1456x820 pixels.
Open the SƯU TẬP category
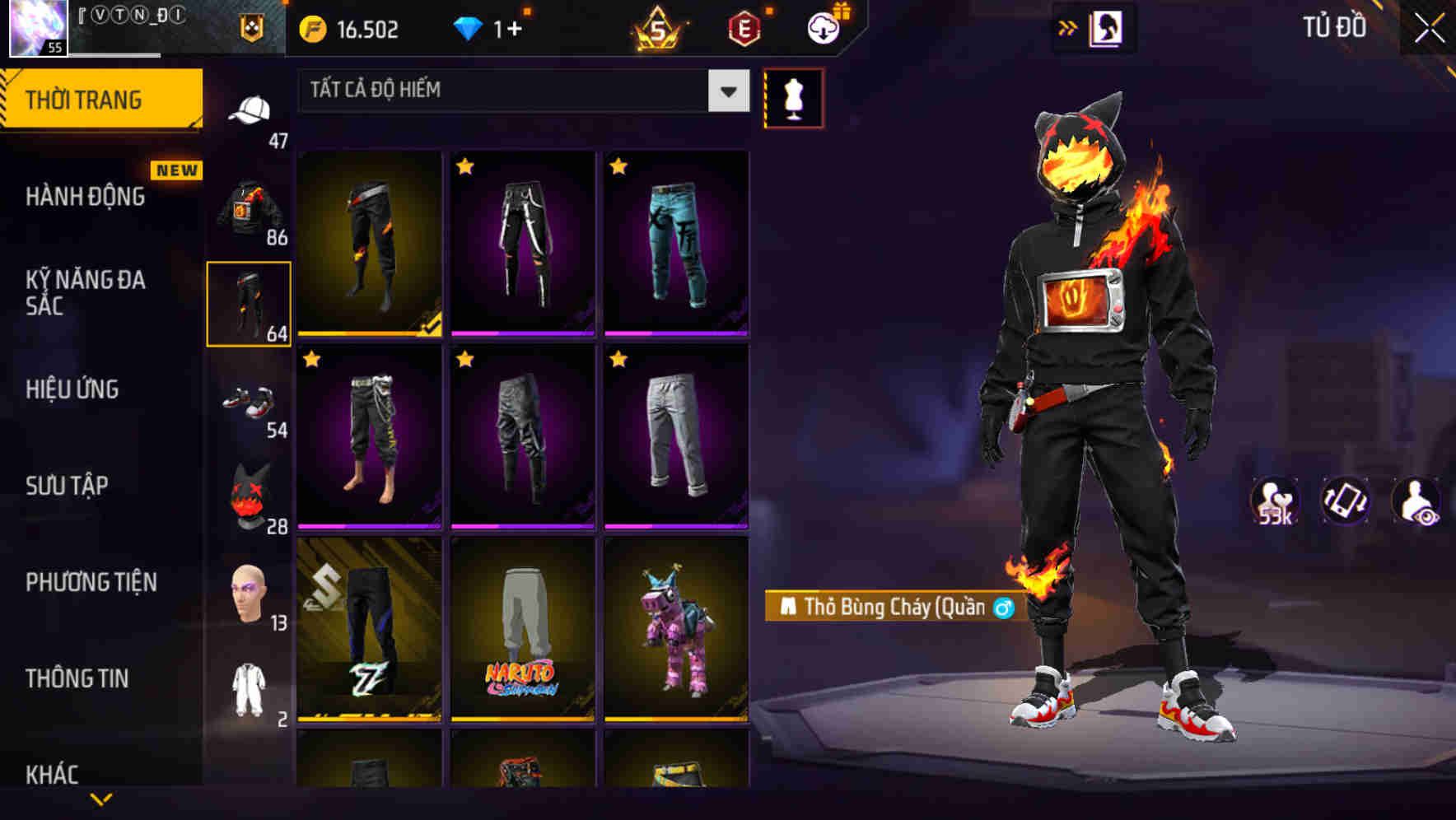(66, 486)
